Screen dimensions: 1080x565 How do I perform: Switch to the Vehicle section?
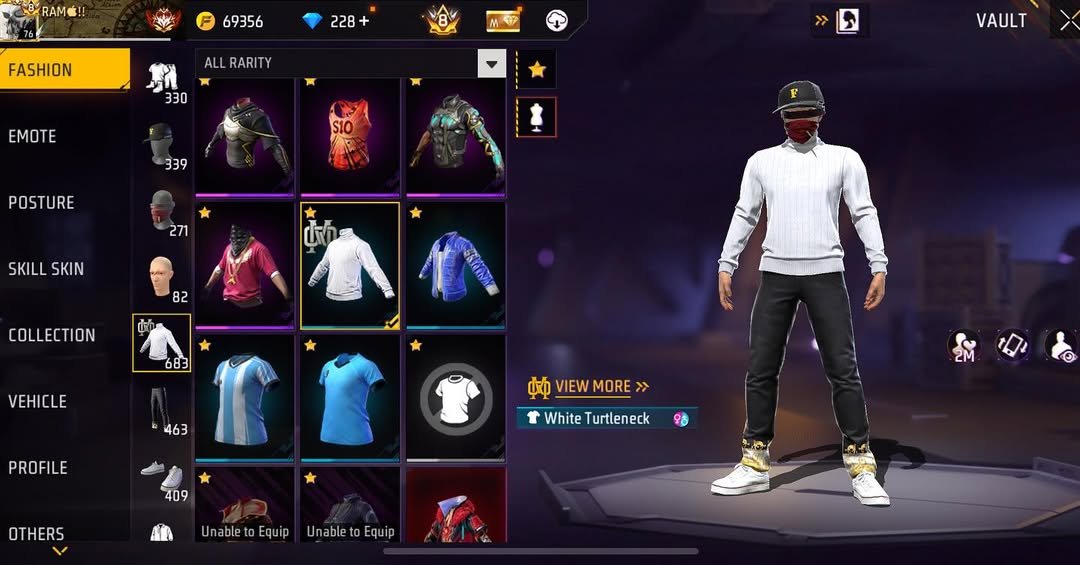point(38,401)
